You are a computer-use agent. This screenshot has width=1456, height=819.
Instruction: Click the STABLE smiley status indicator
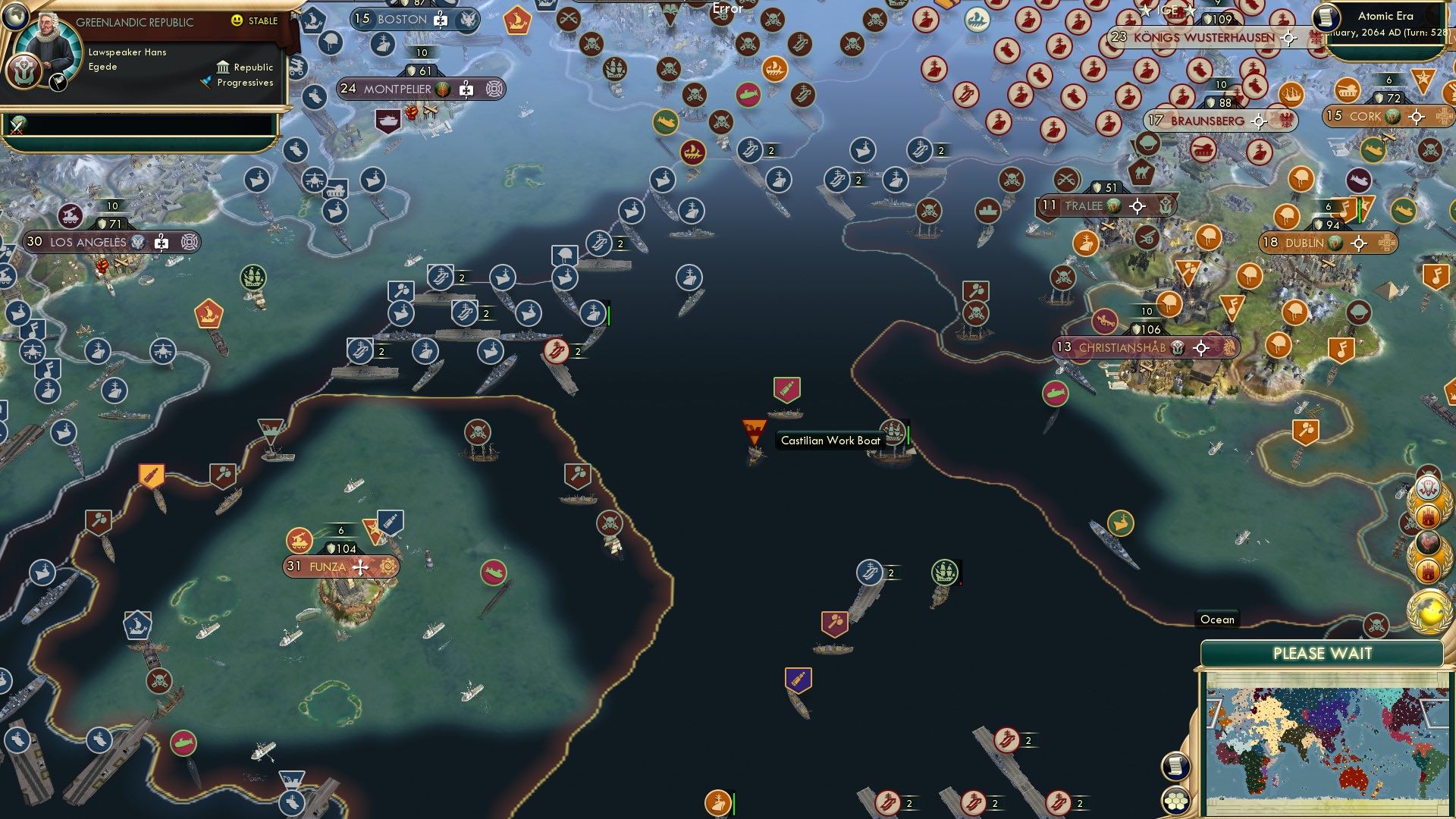[x=239, y=21]
